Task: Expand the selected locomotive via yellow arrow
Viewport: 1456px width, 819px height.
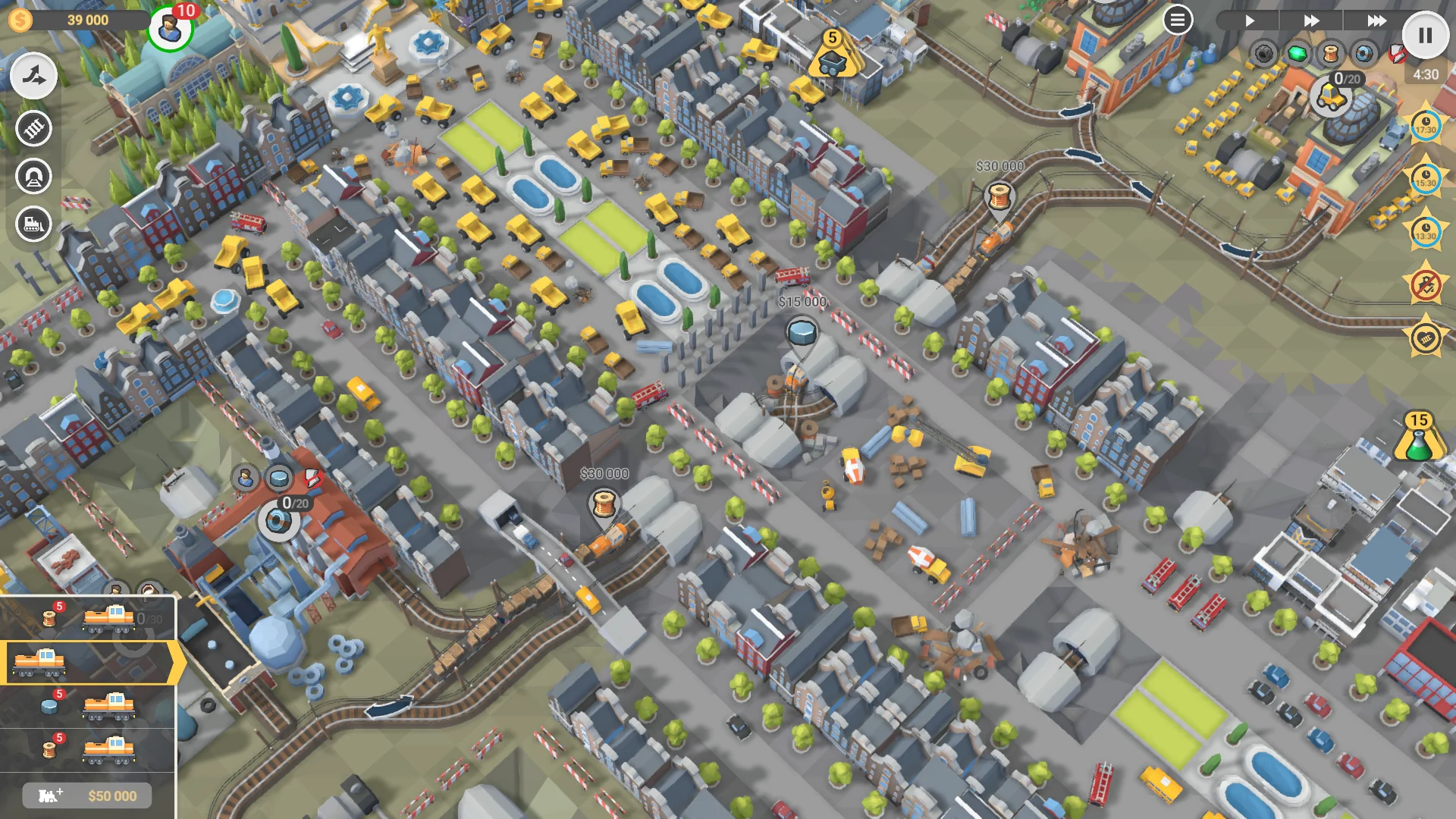Action: [x=173, y=661]
